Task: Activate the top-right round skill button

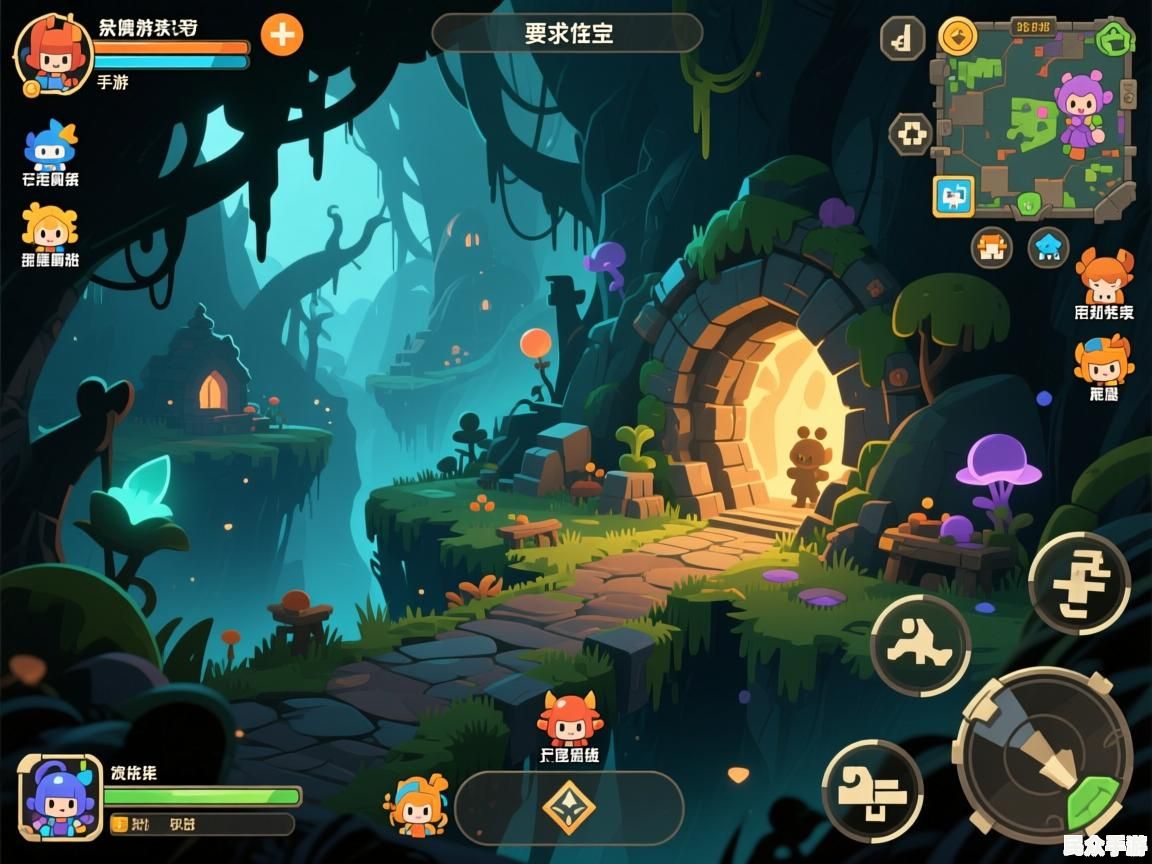Action: 1079,583
